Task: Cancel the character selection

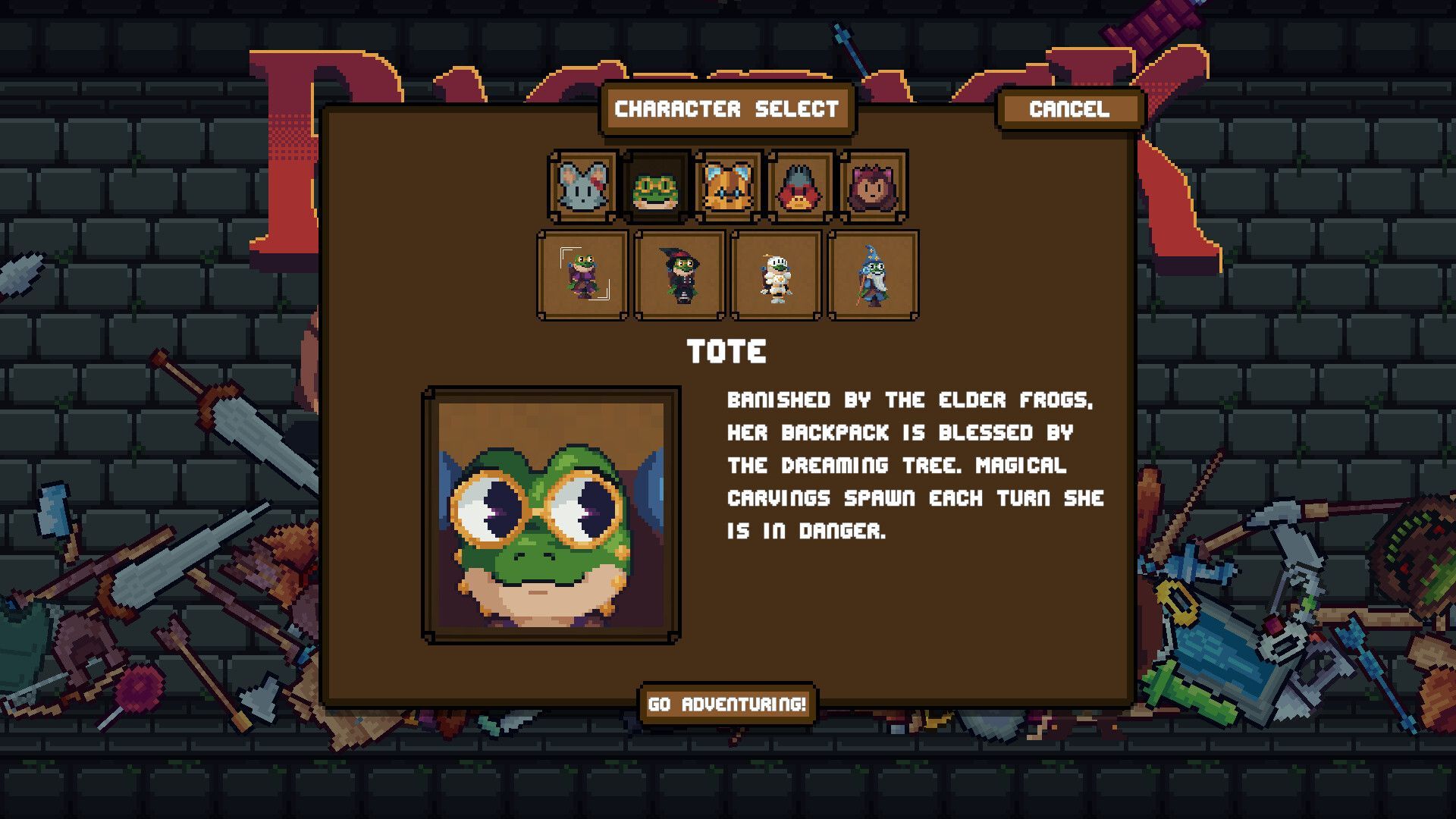Action: (1069, 109)
